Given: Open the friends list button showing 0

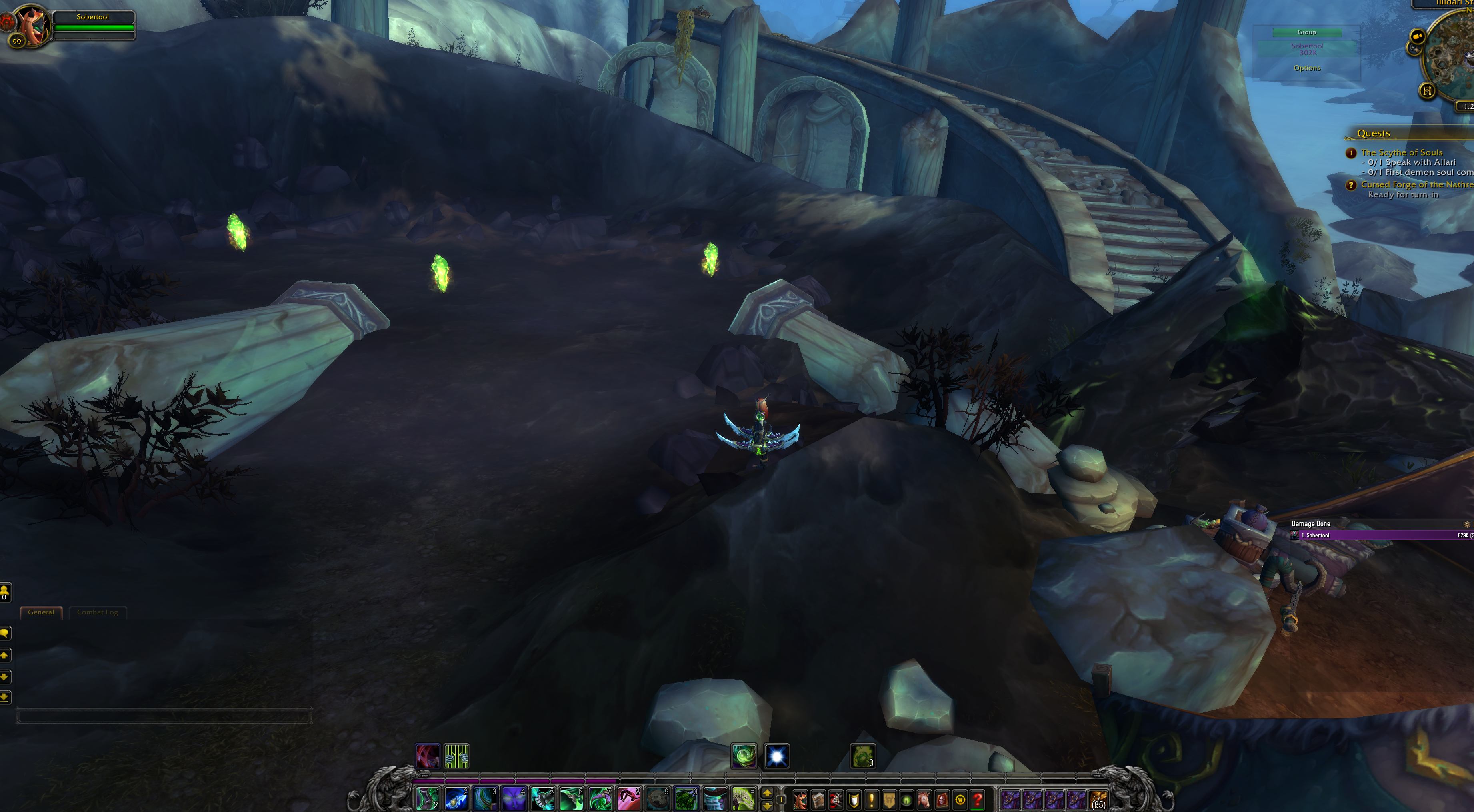Looking at the screenshot, I should click(x=5, y=592).
